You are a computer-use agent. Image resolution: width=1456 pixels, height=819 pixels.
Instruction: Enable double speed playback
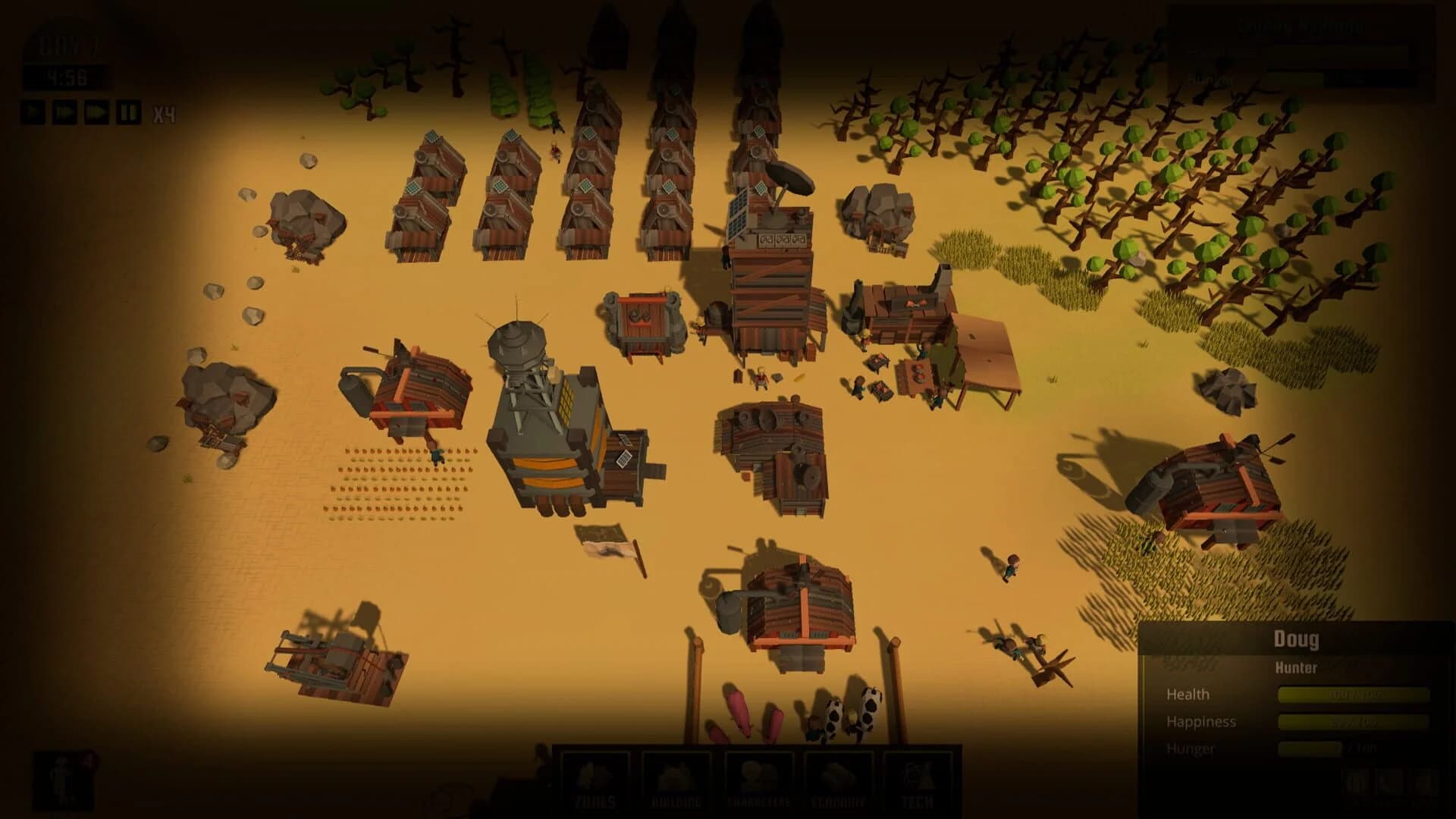pos(64,111)
